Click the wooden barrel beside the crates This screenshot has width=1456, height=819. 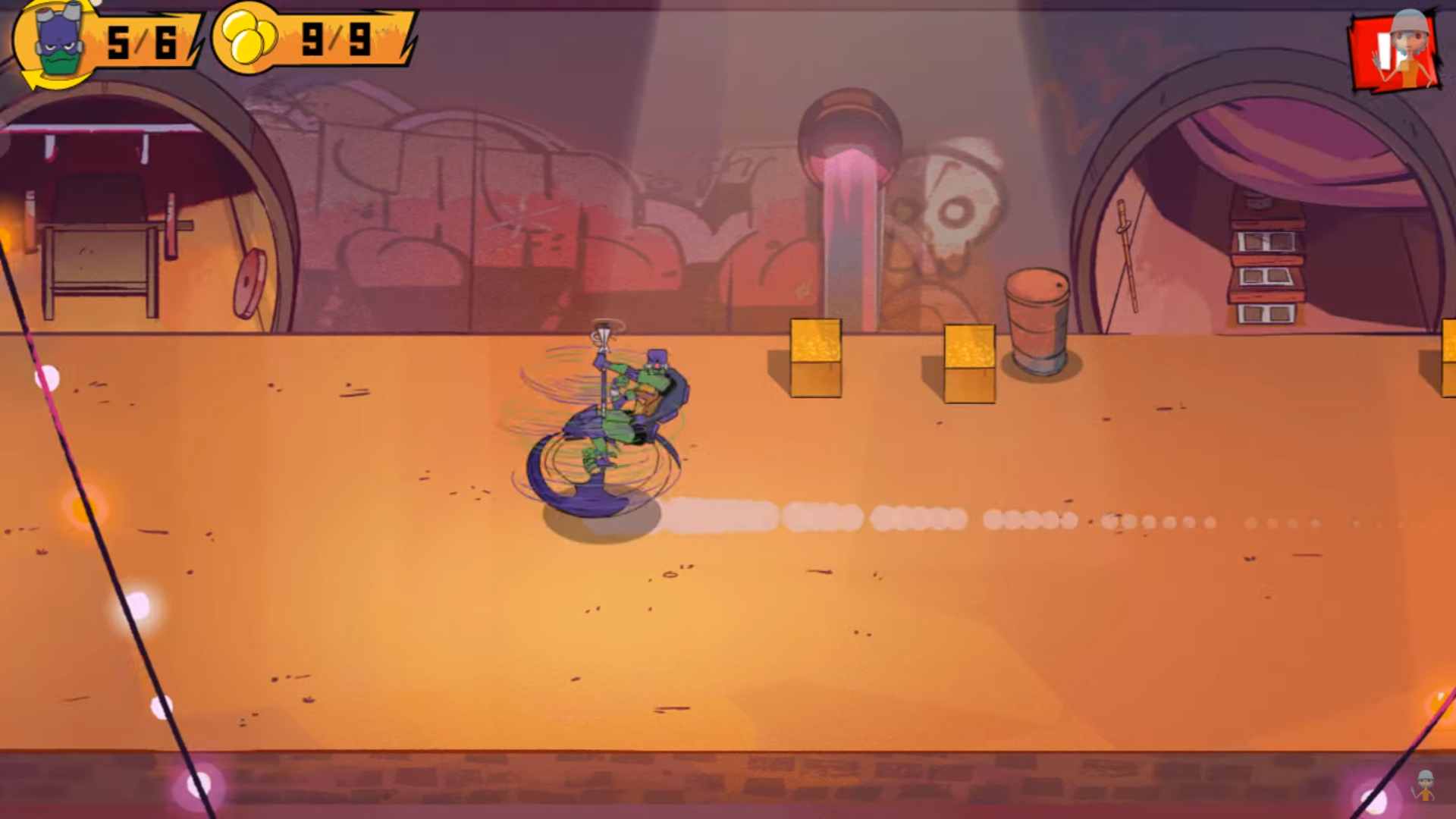(x=1037, y=322)
